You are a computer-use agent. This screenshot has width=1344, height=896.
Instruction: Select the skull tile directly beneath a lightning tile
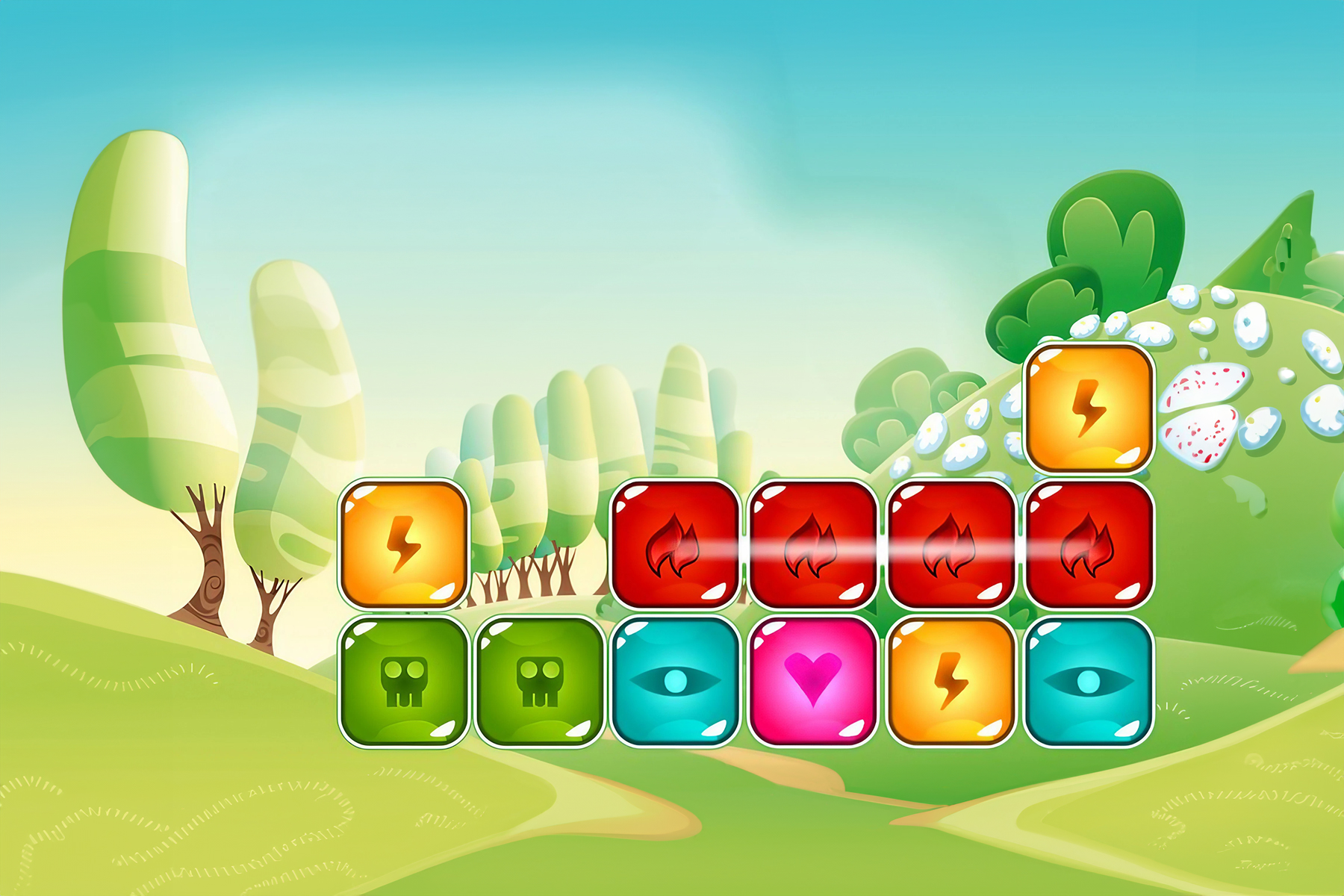pos(403,681)
